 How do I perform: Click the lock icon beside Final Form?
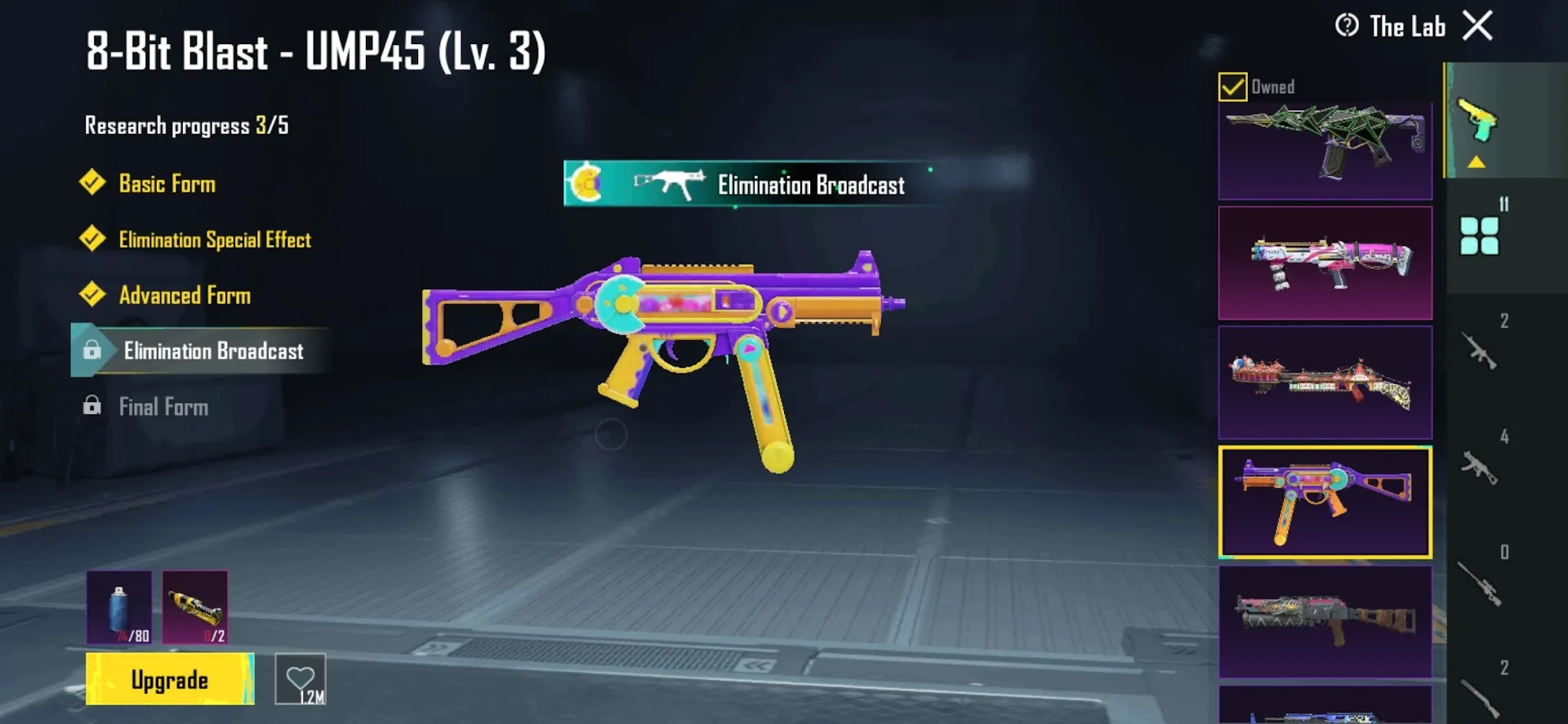pos(92,406)
